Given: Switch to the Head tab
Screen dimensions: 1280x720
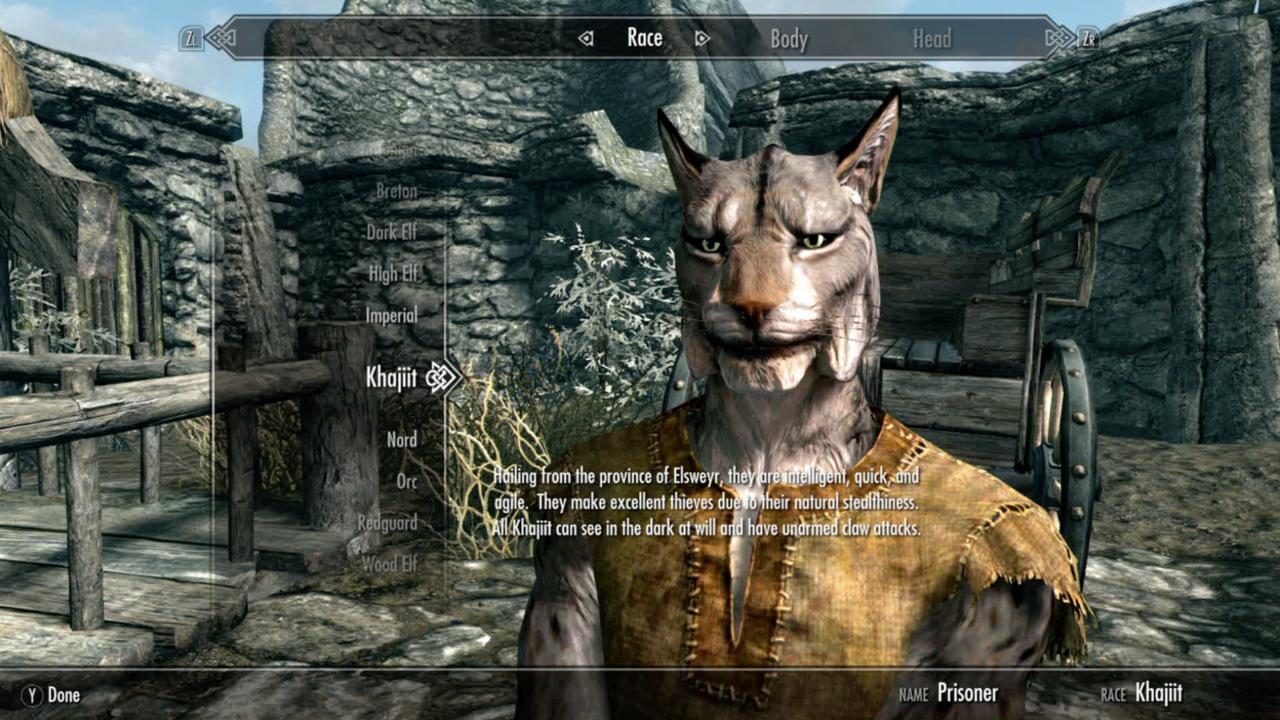Looking at the screenshot, I should coord(932,38).
